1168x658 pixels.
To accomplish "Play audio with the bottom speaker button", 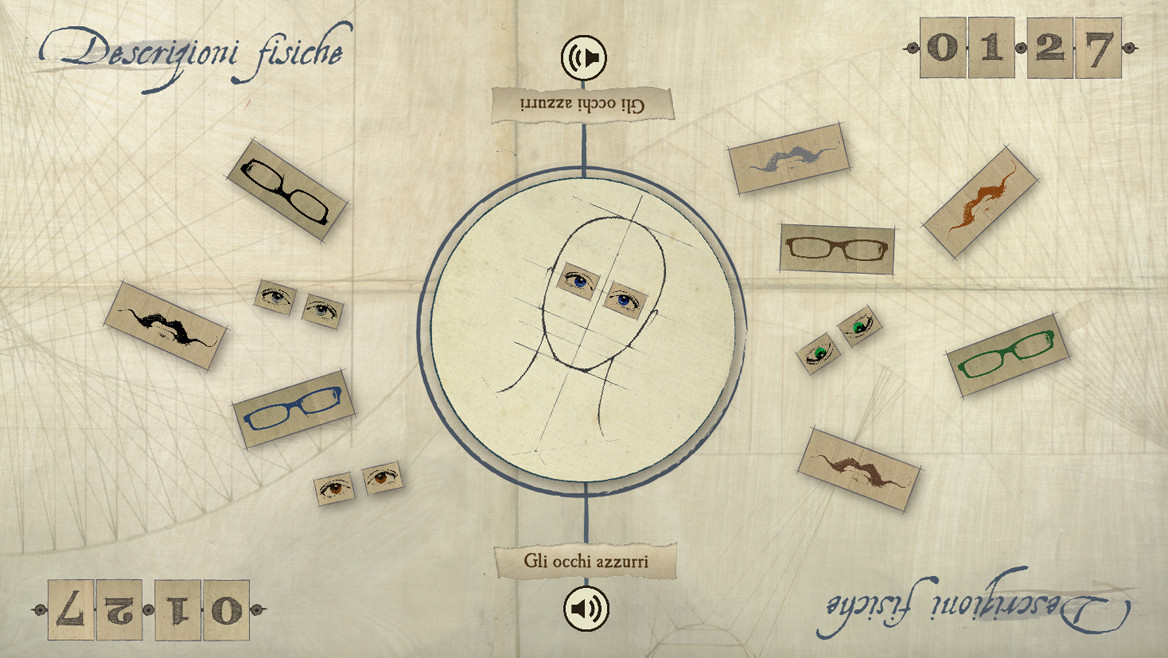I will (585, 608).
